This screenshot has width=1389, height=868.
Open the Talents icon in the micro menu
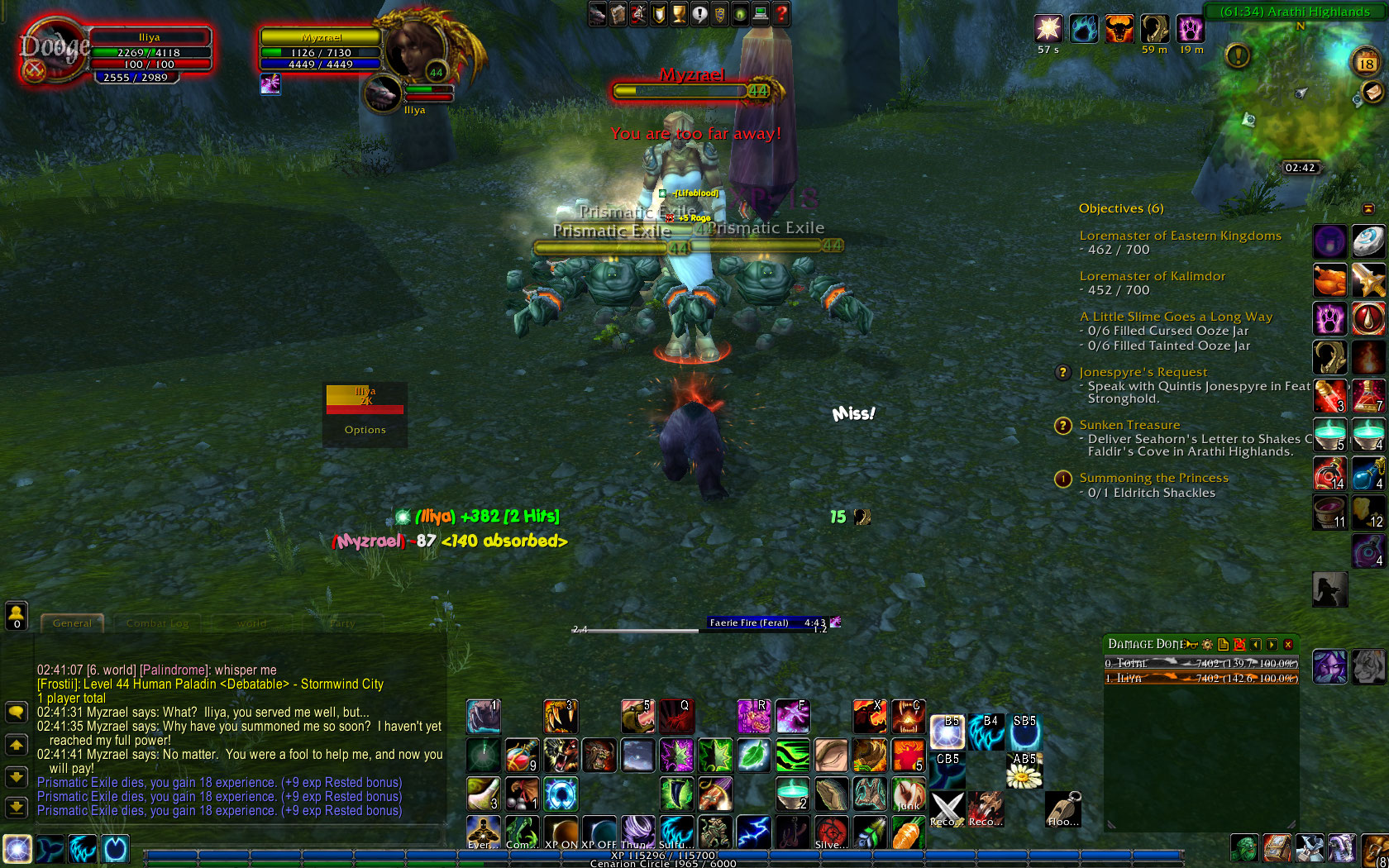pyautogui.click(x=637, y=13)
